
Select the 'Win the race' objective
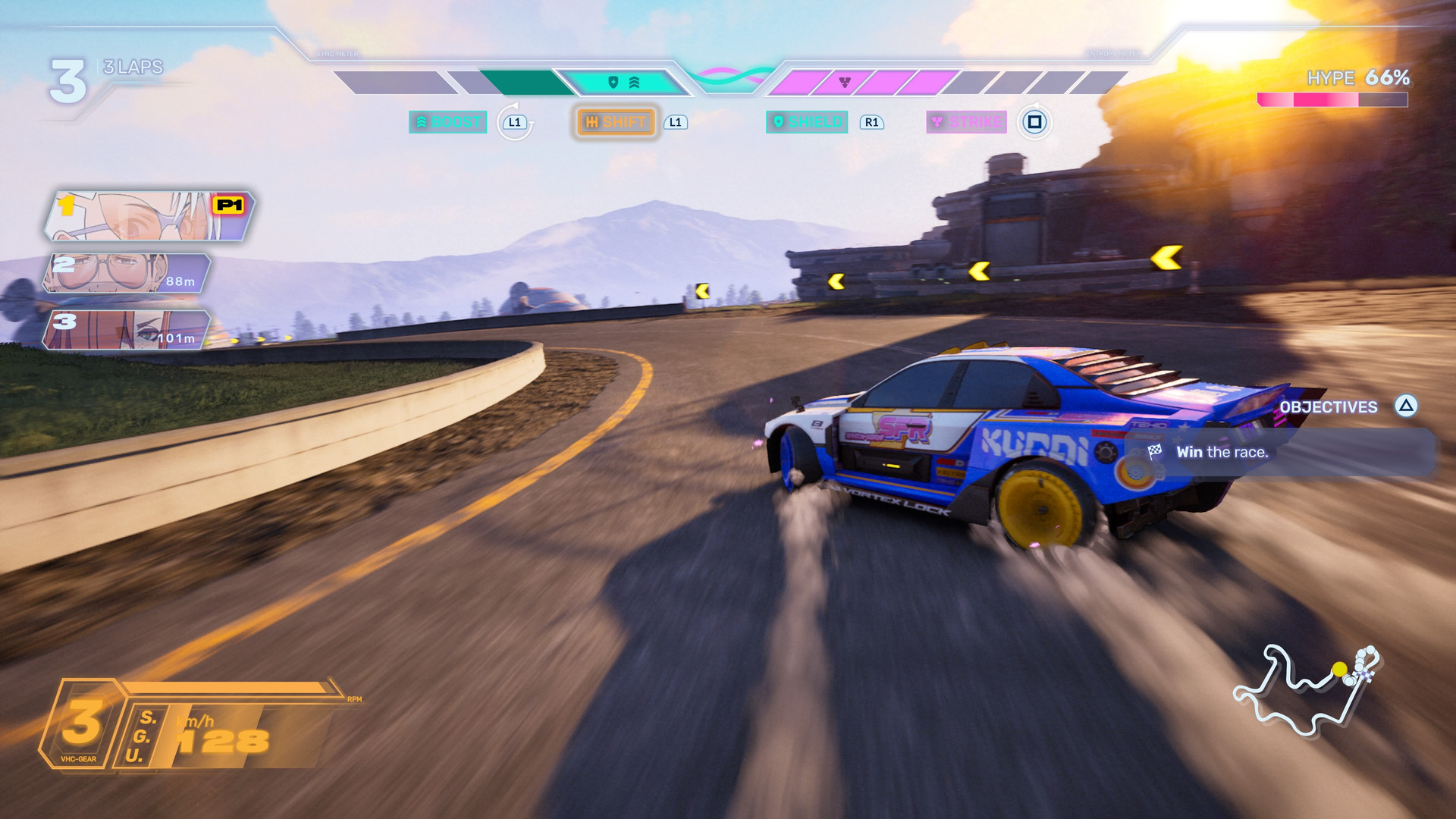click(1221, 453)
